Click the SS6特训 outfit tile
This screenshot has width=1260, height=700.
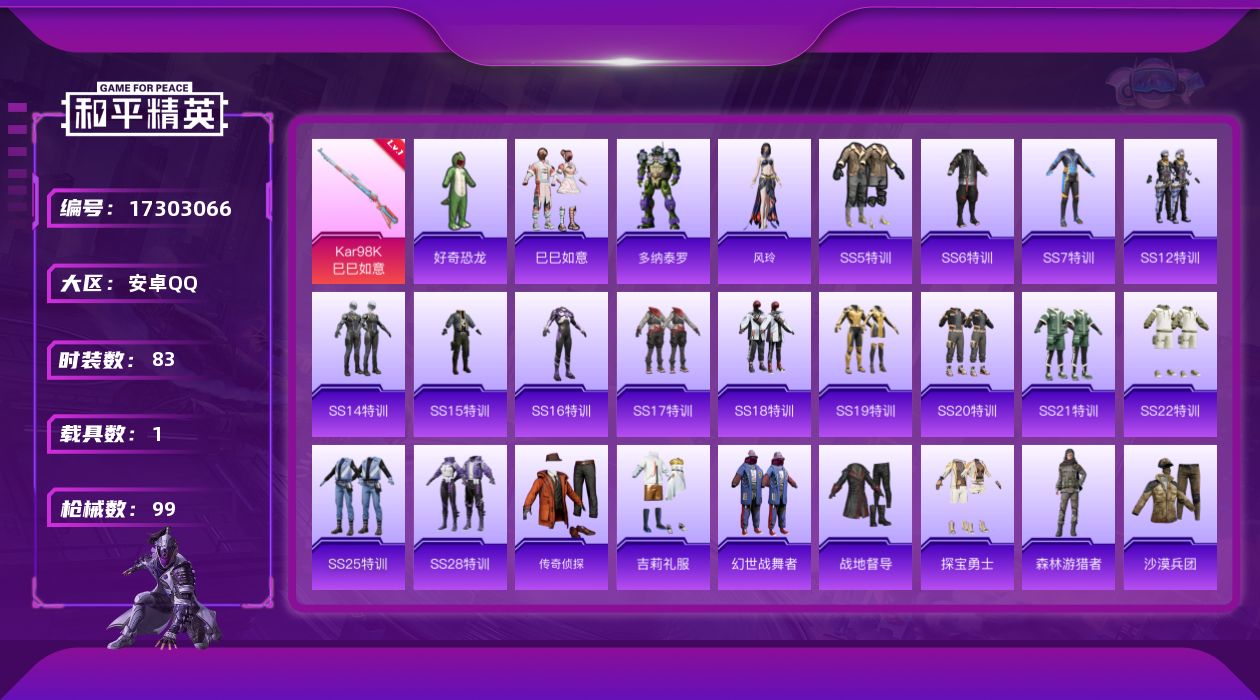[967, 211]
